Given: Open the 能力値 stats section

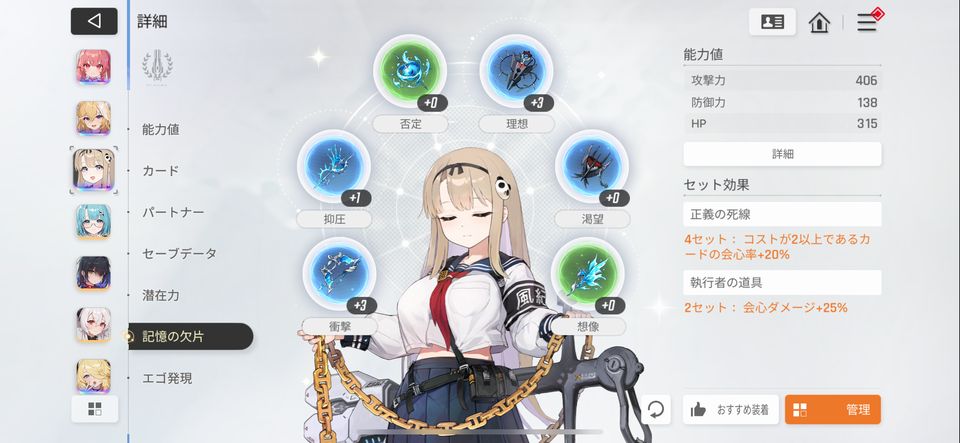Looking at the screenshot, I should tap(161, 129).
